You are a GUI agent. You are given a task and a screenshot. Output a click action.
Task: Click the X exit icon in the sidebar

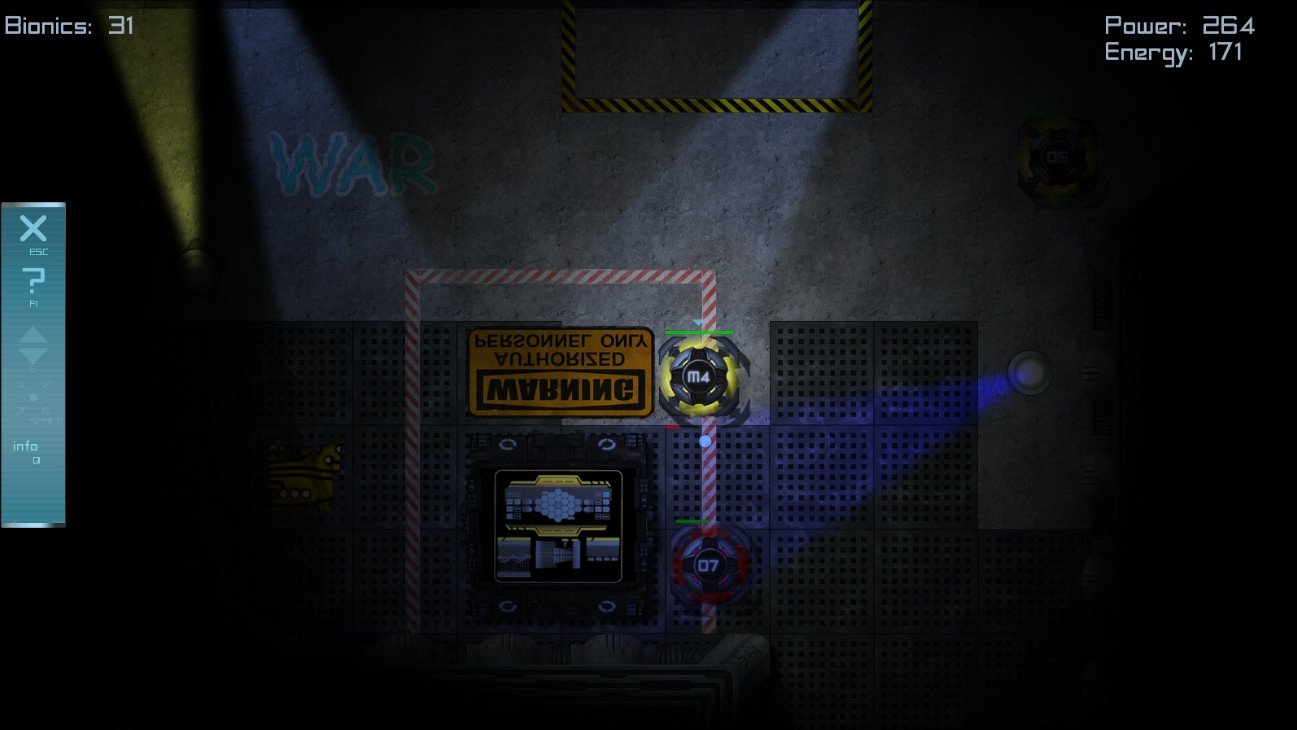(x=31, y=230)
